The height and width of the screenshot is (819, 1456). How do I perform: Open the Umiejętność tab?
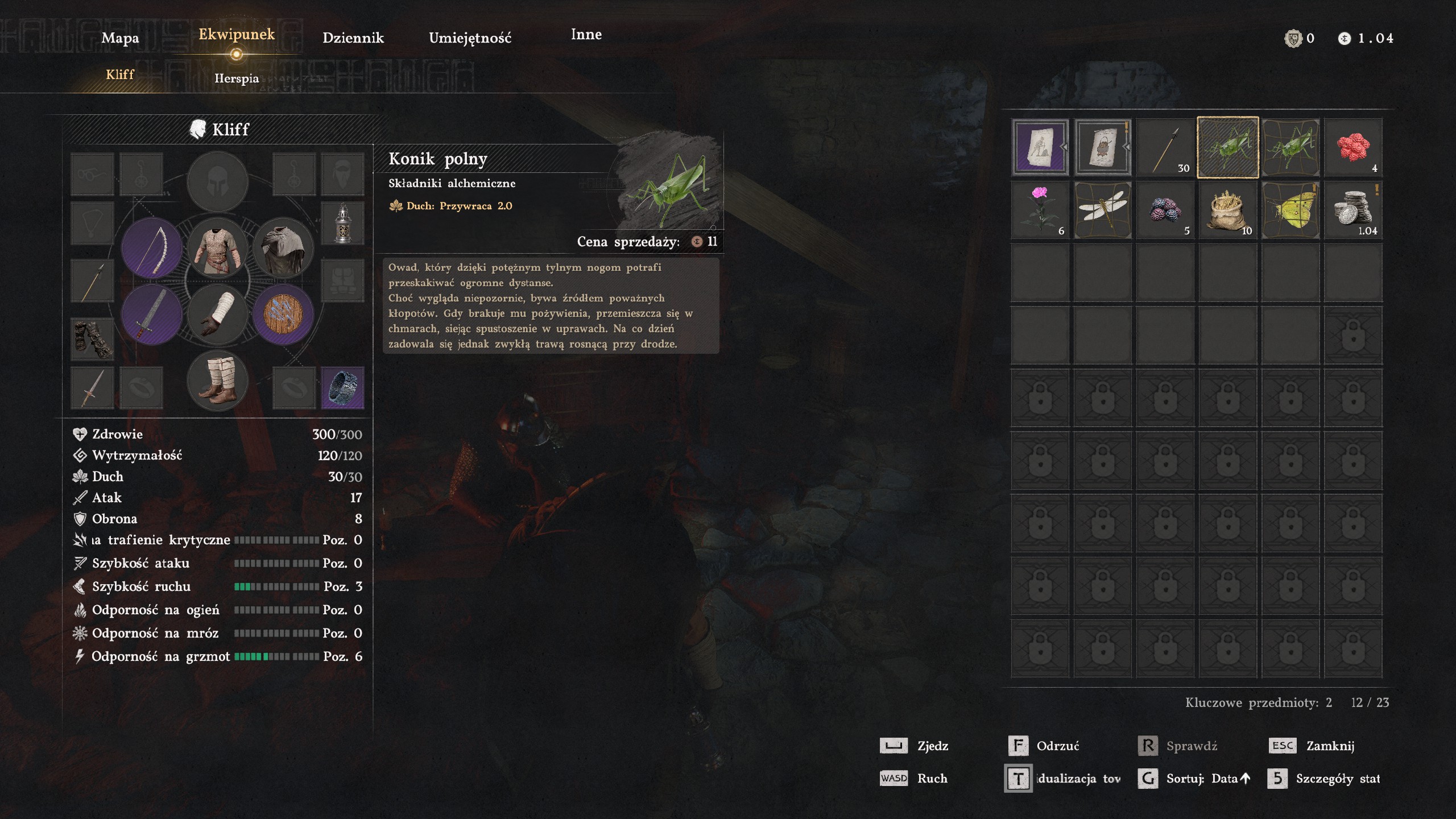470,38
